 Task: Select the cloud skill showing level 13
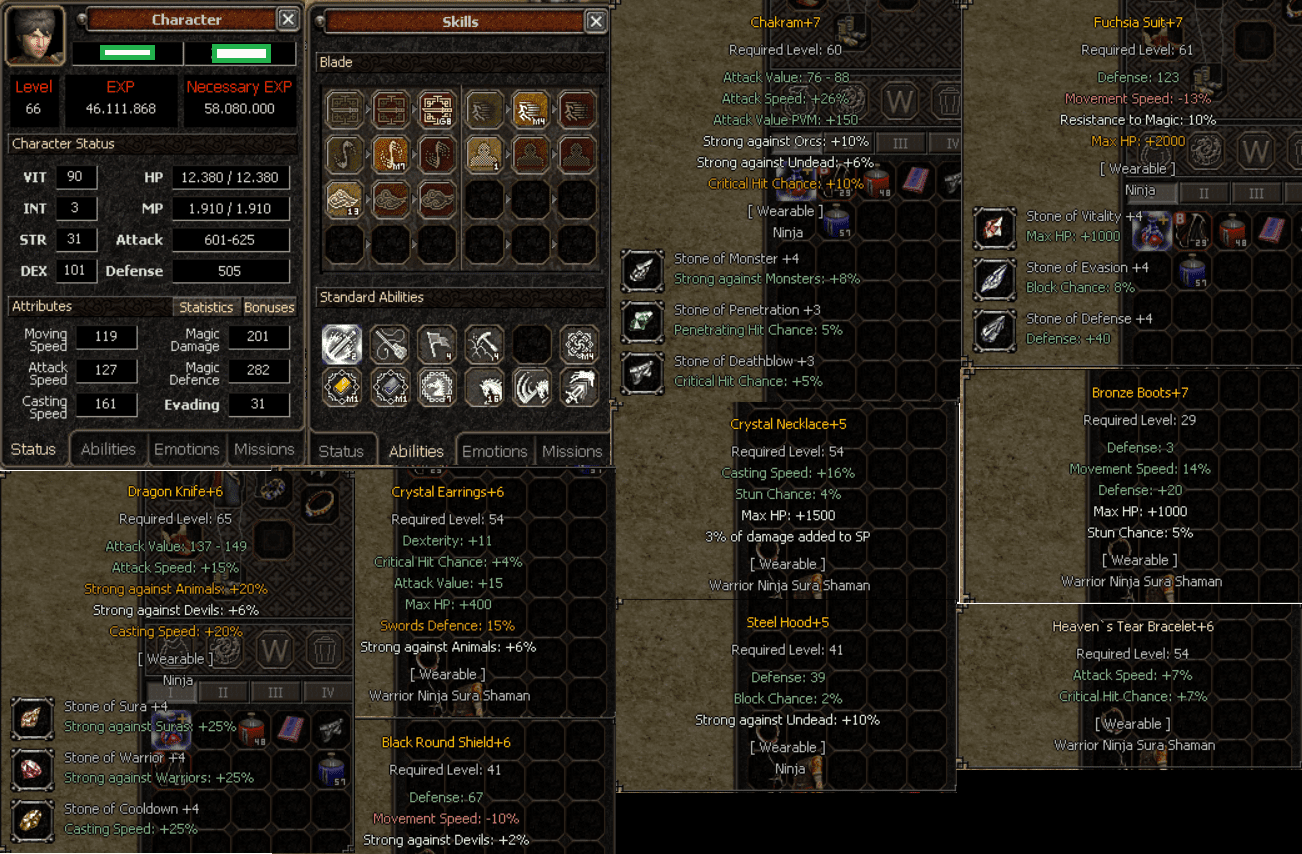click(x=344, y=199)
